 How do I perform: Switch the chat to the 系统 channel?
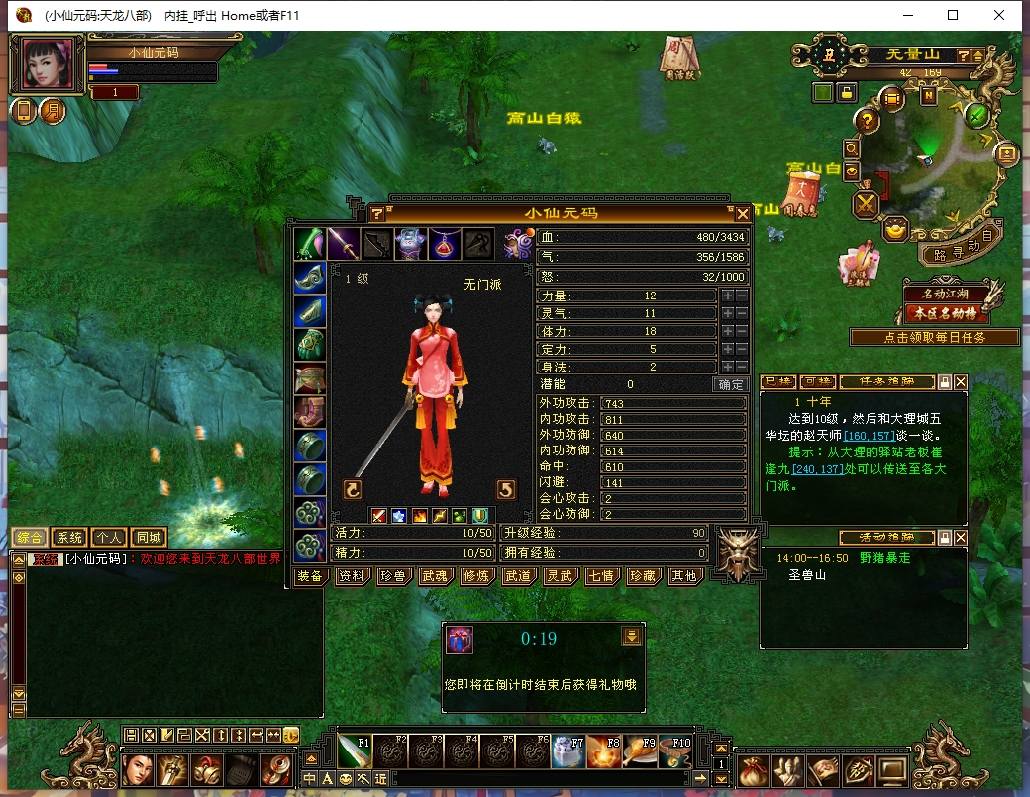(x=69, y=538)
